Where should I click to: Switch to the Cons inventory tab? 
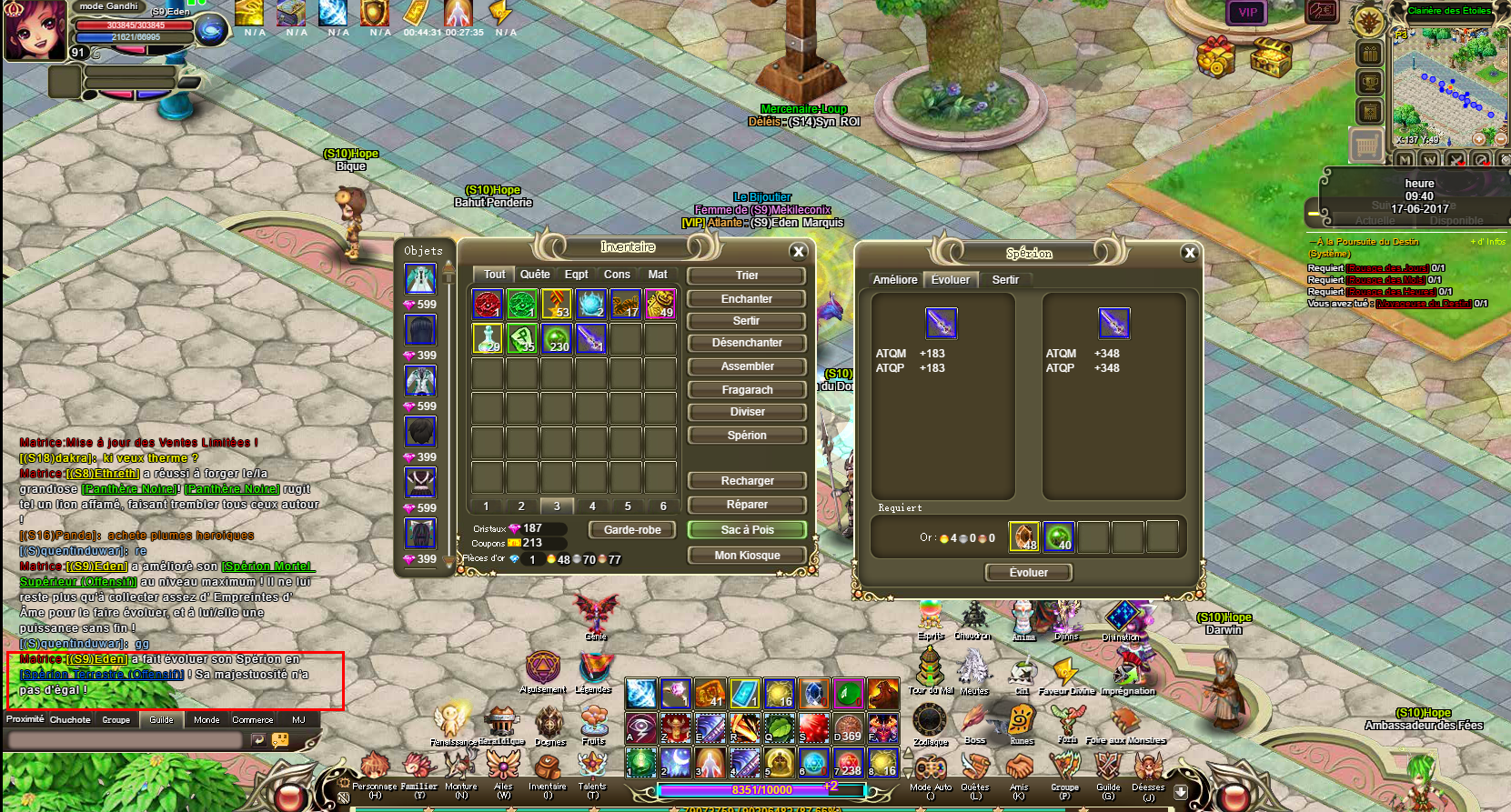(x=617, y=275)
